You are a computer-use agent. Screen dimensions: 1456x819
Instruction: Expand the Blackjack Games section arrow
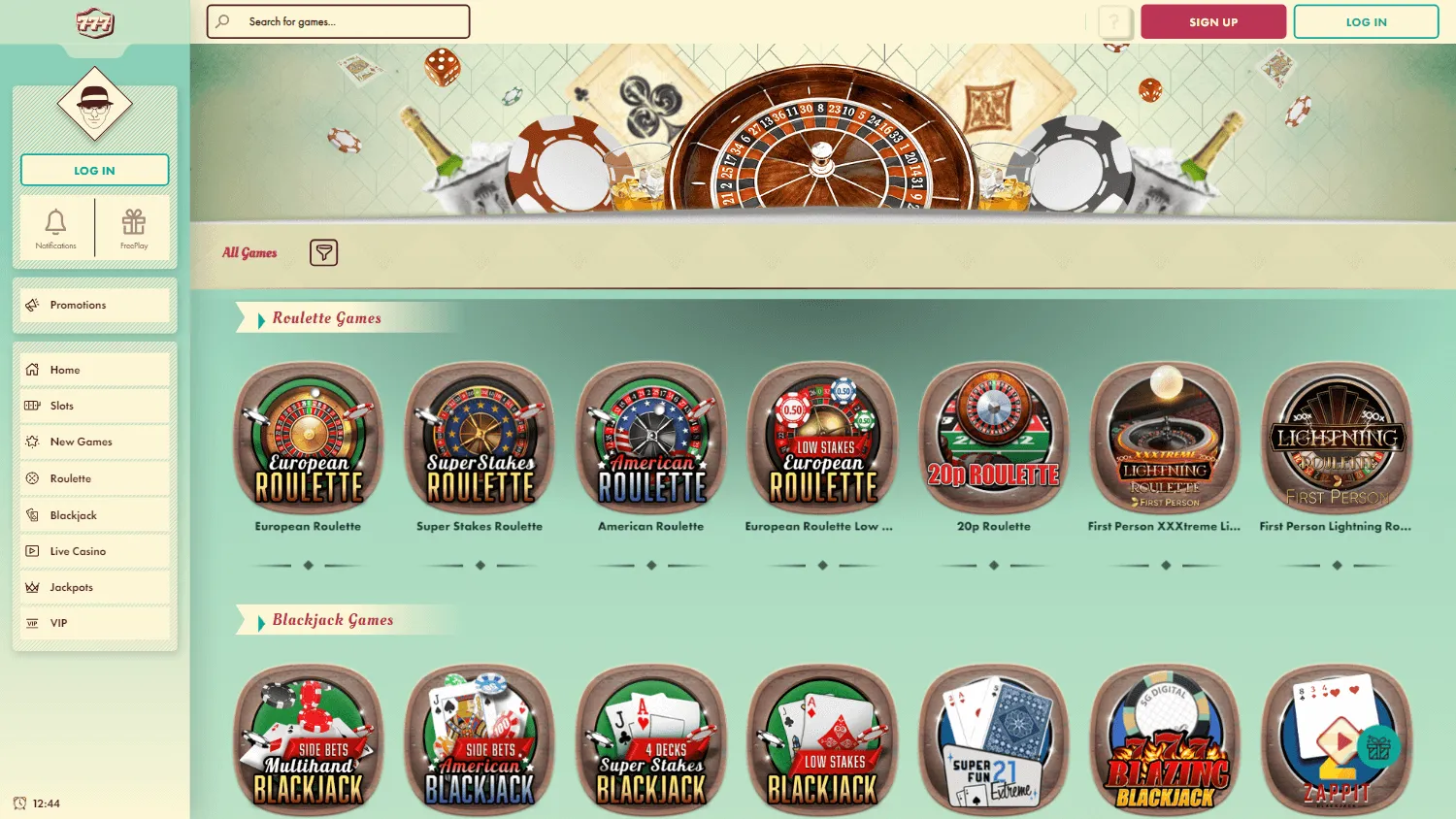[260, 620]
